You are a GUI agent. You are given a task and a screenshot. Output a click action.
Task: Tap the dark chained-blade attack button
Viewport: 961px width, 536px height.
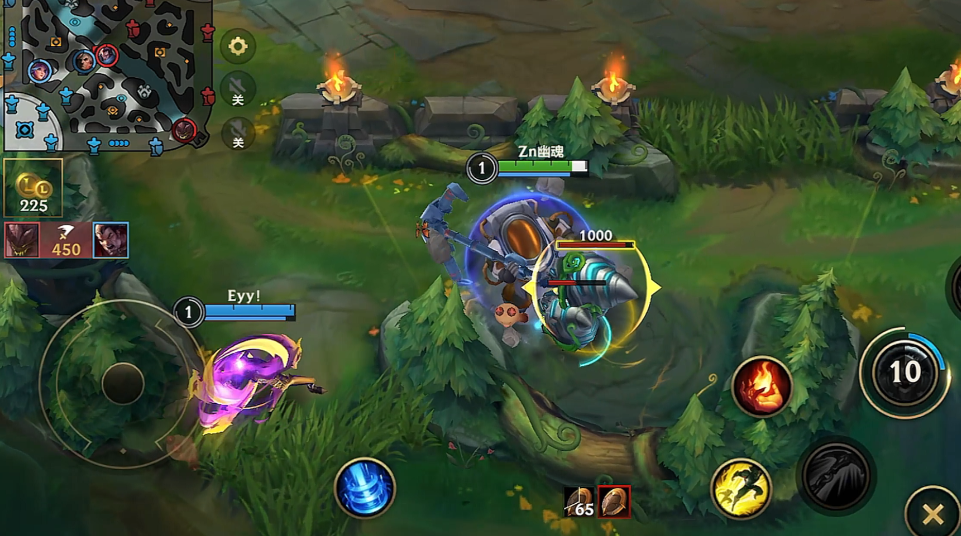[x=835, y=475]
